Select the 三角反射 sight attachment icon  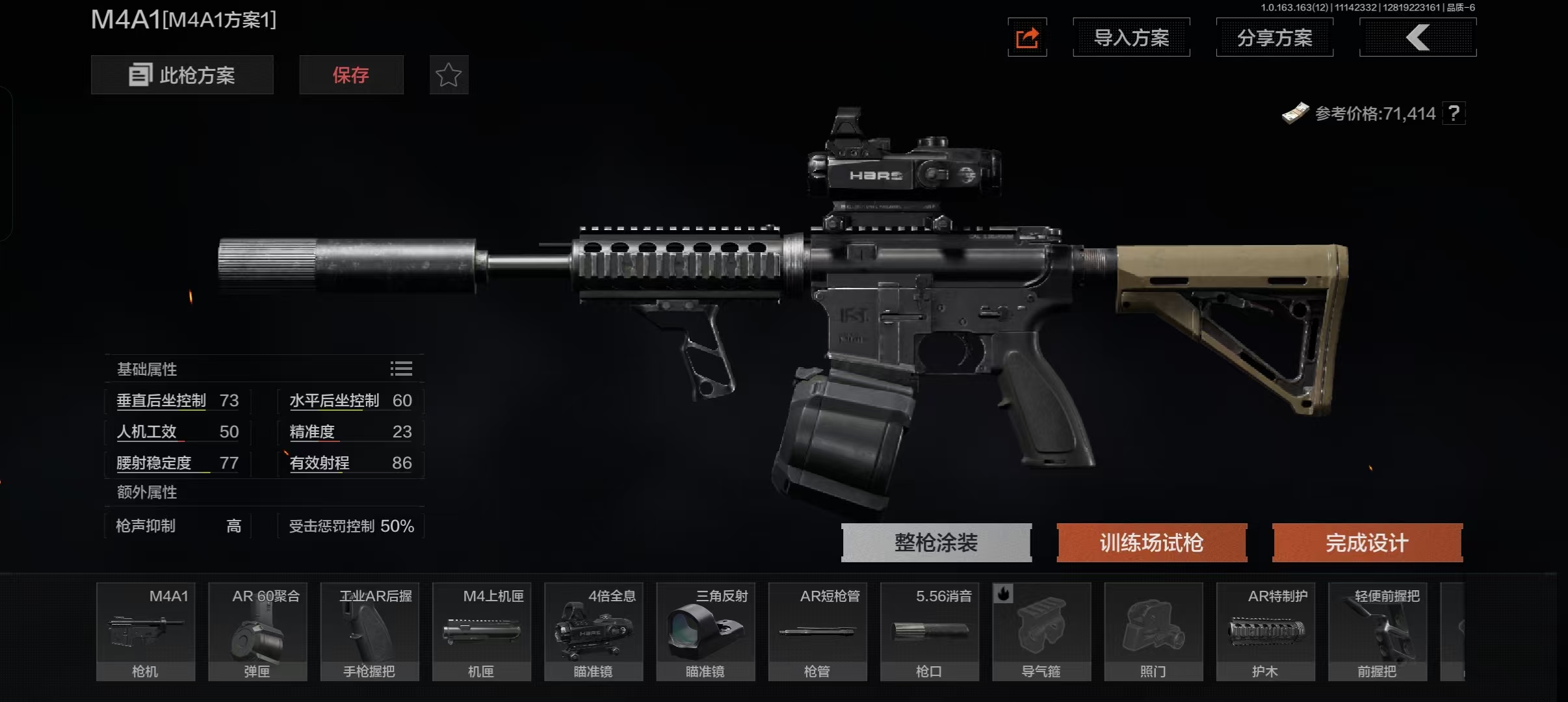click(705, 630)
